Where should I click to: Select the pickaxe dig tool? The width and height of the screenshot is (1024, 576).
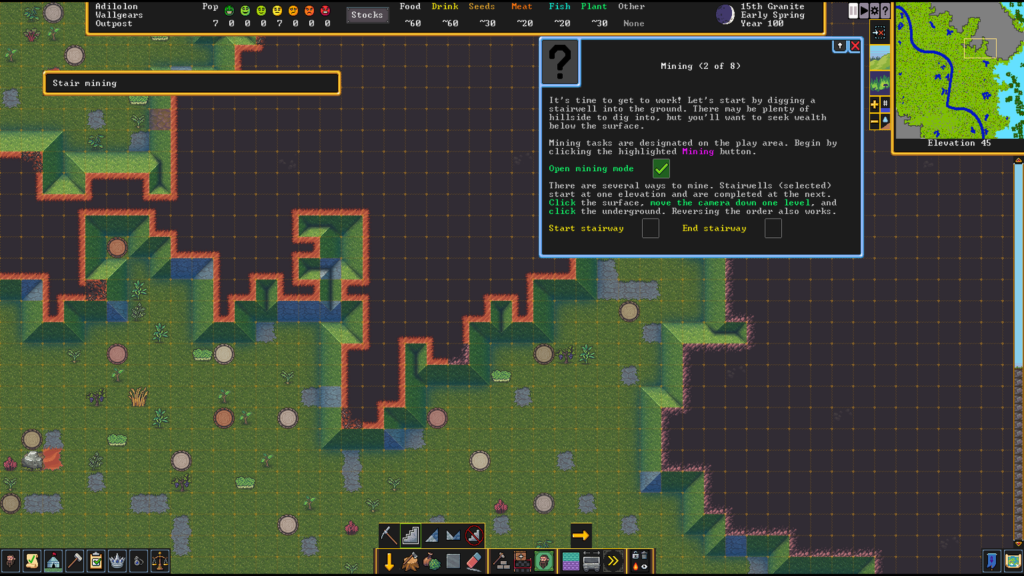(390, 536)
